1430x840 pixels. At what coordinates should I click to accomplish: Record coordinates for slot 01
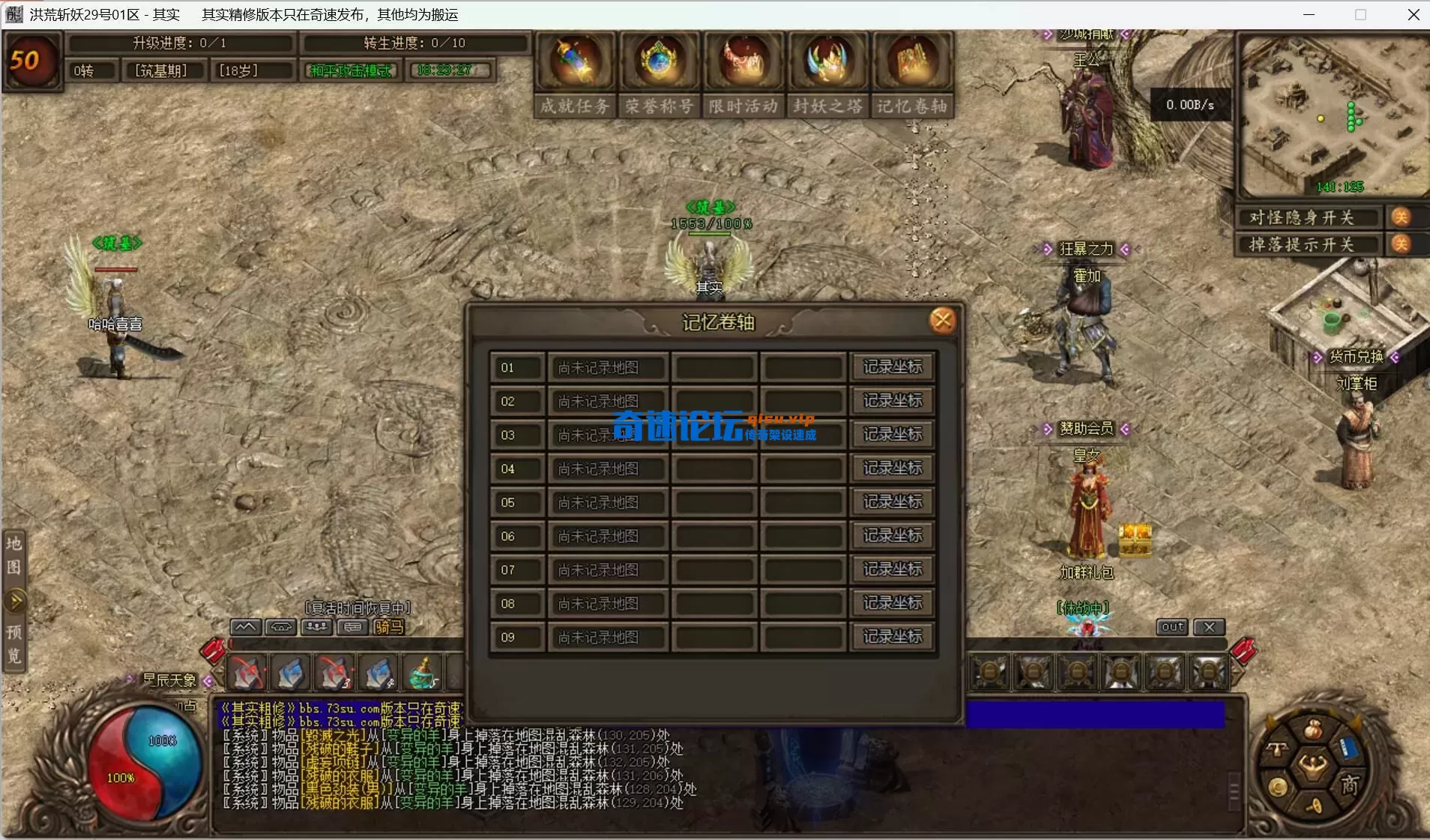(x=892, y=367)
